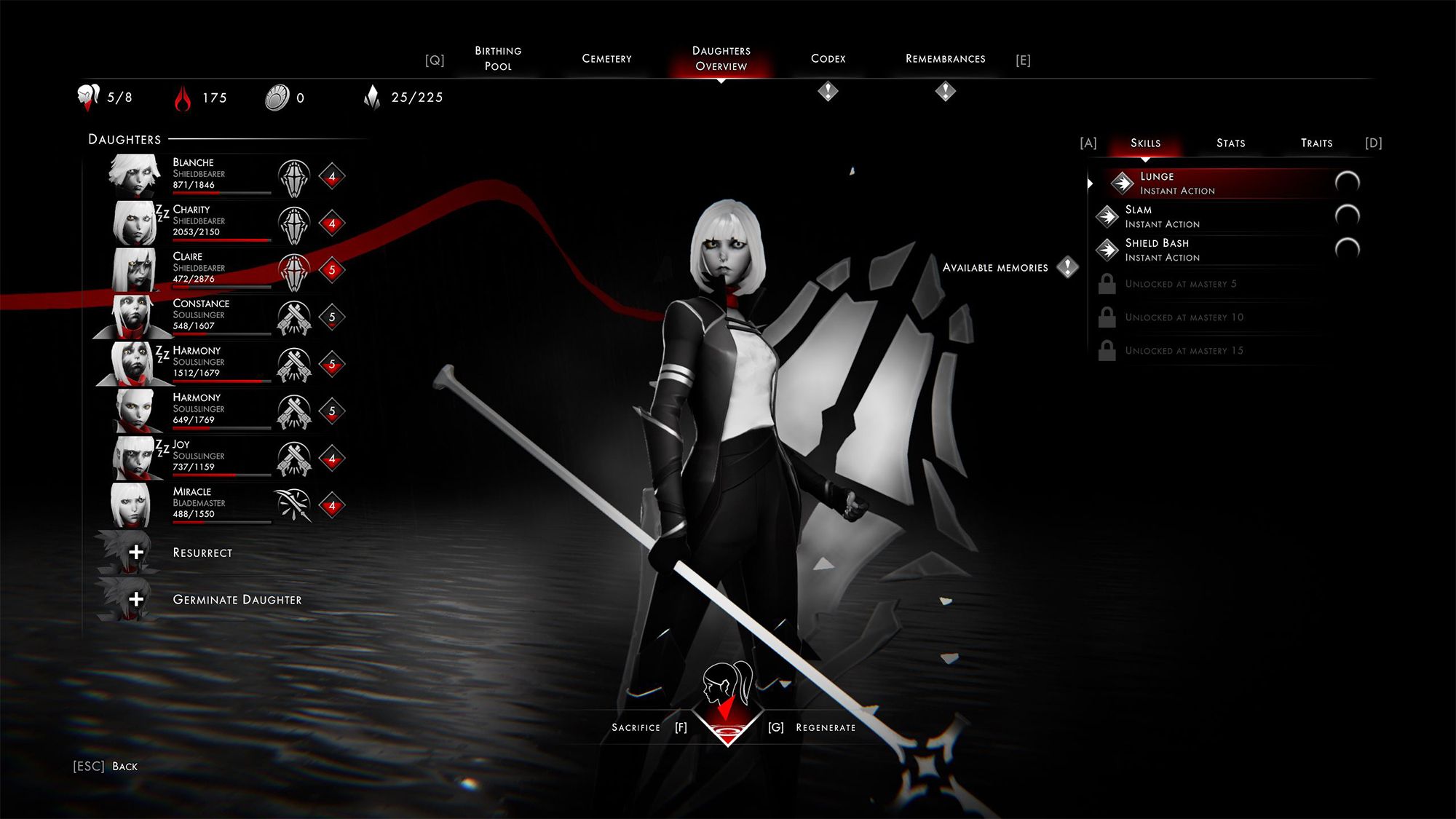Select Miracle's Blademaster class icon

tap(294, 505)
